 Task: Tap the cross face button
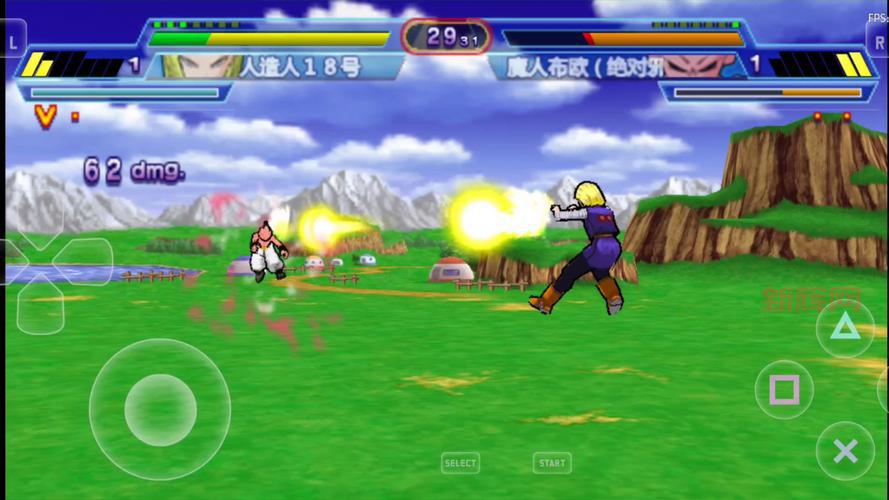[x=845, y=451]
